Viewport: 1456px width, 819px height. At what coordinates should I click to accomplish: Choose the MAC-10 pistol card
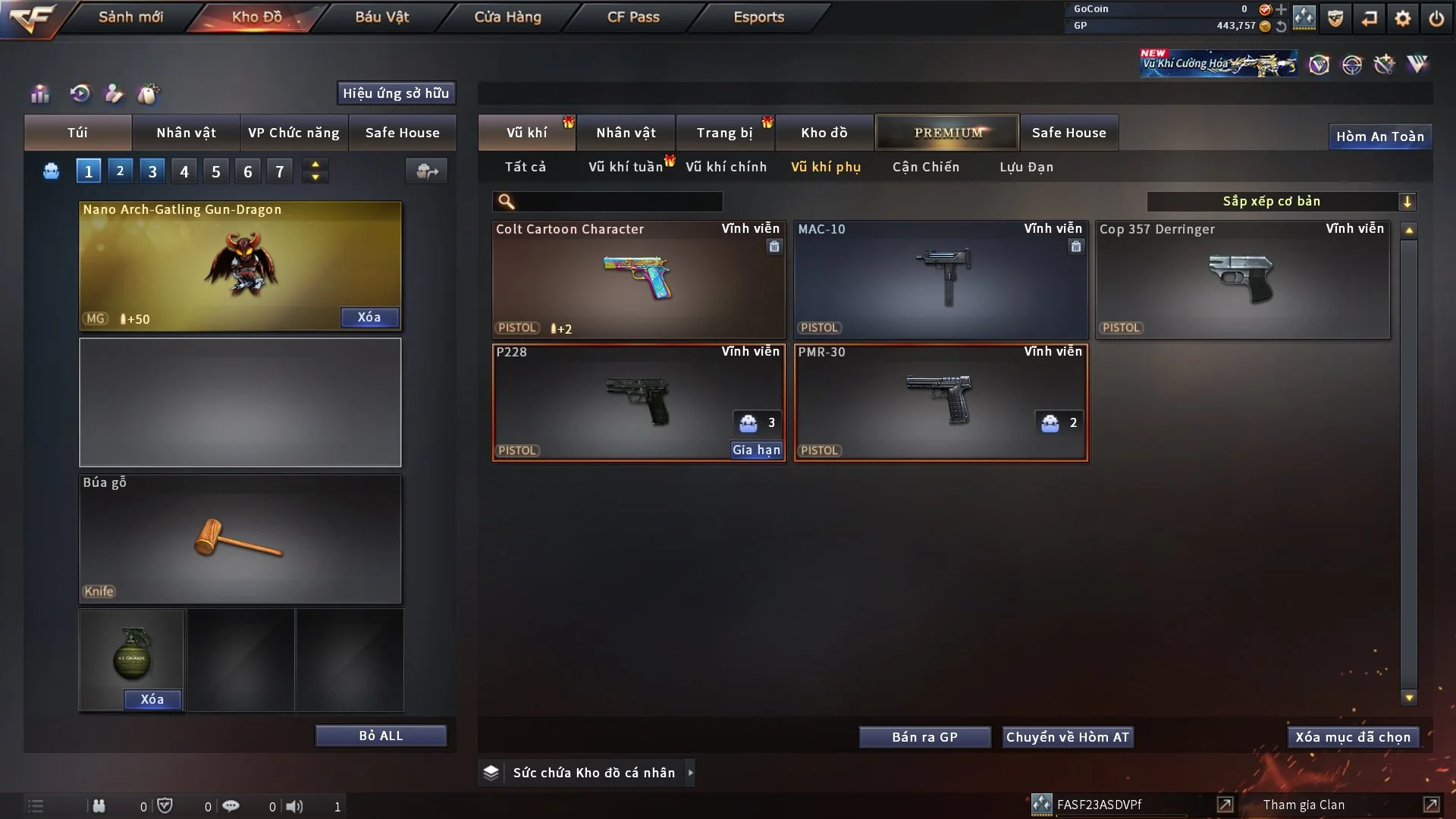pyautogui.click(x=940, y=279)
